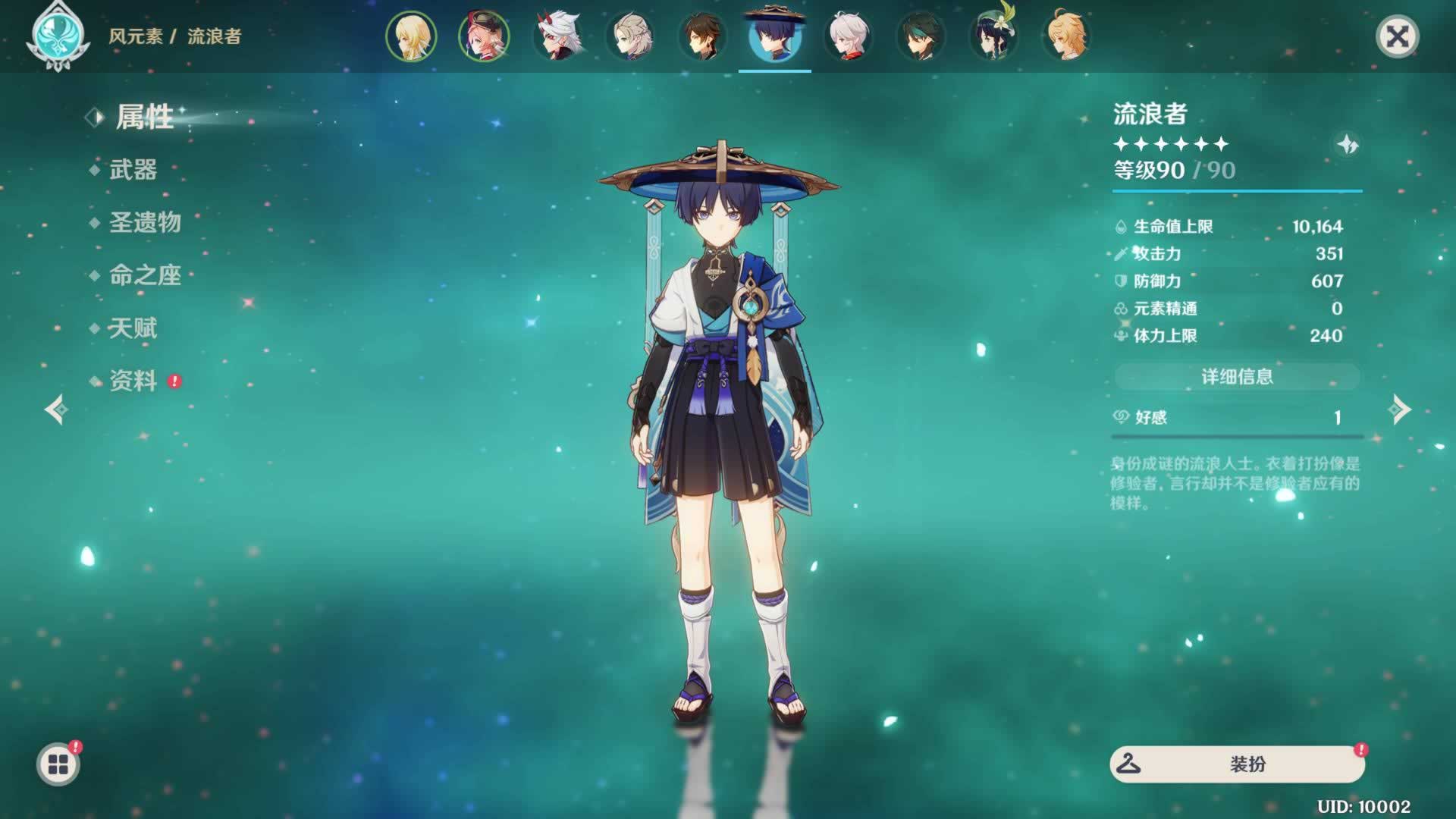
Task: Open the 装扮 outfit button
Action: (1237, 764)
